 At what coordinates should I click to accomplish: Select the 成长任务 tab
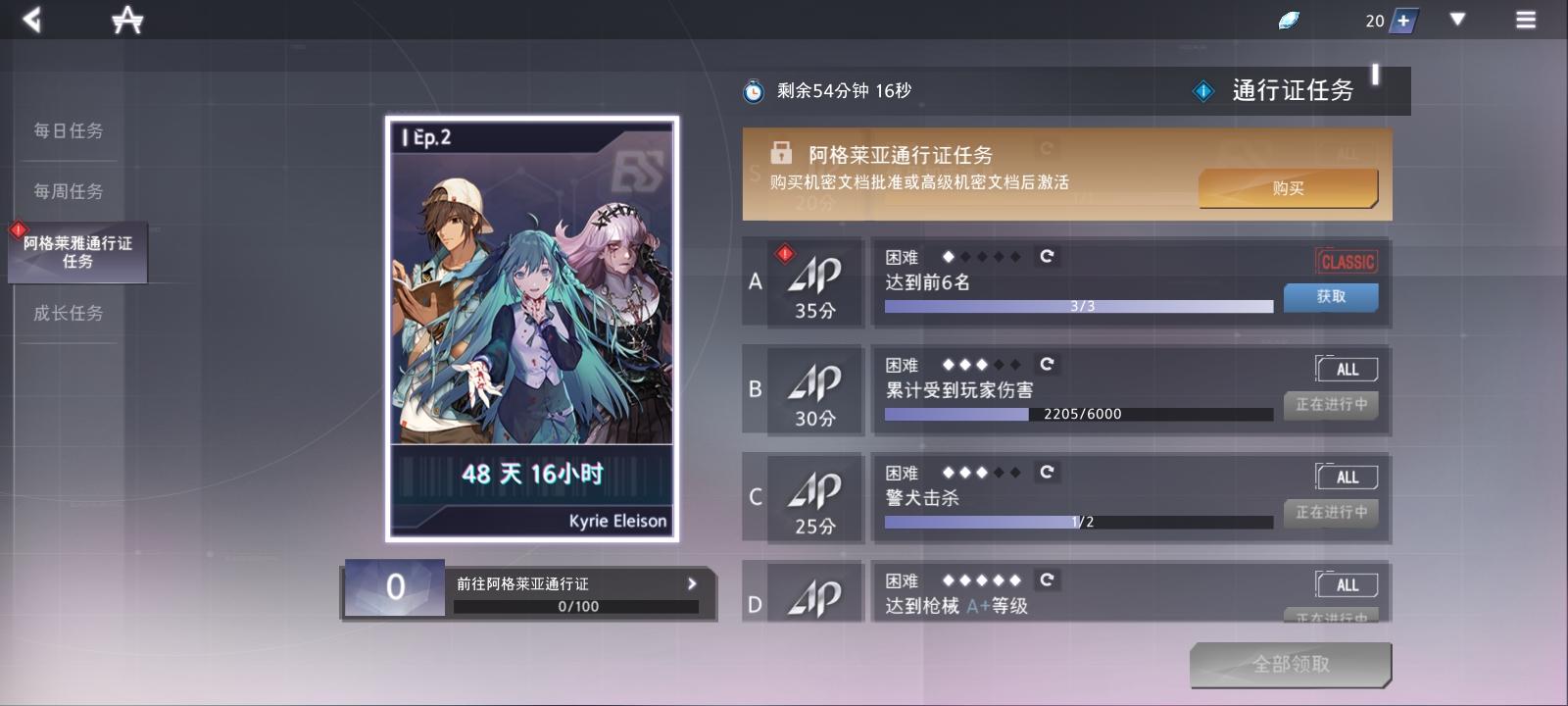(67, 313)
